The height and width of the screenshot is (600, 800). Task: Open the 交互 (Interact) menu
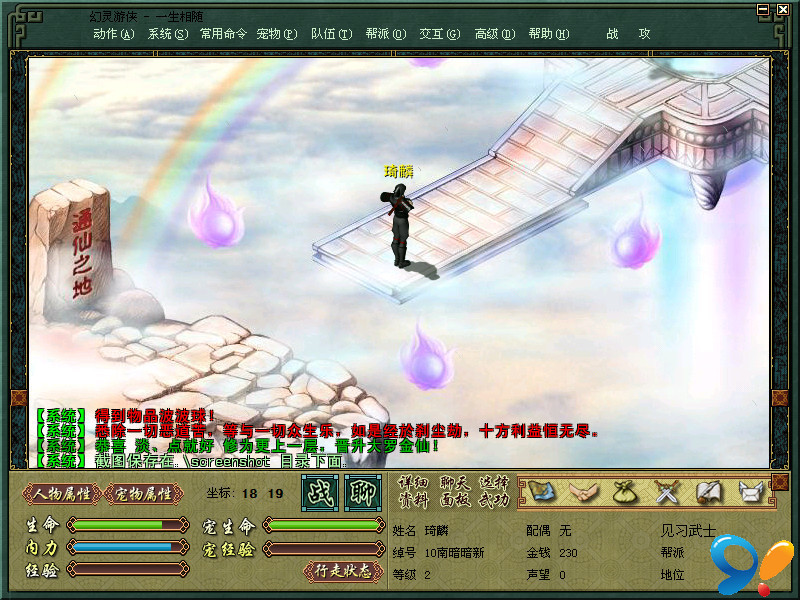tap(439, 33)
